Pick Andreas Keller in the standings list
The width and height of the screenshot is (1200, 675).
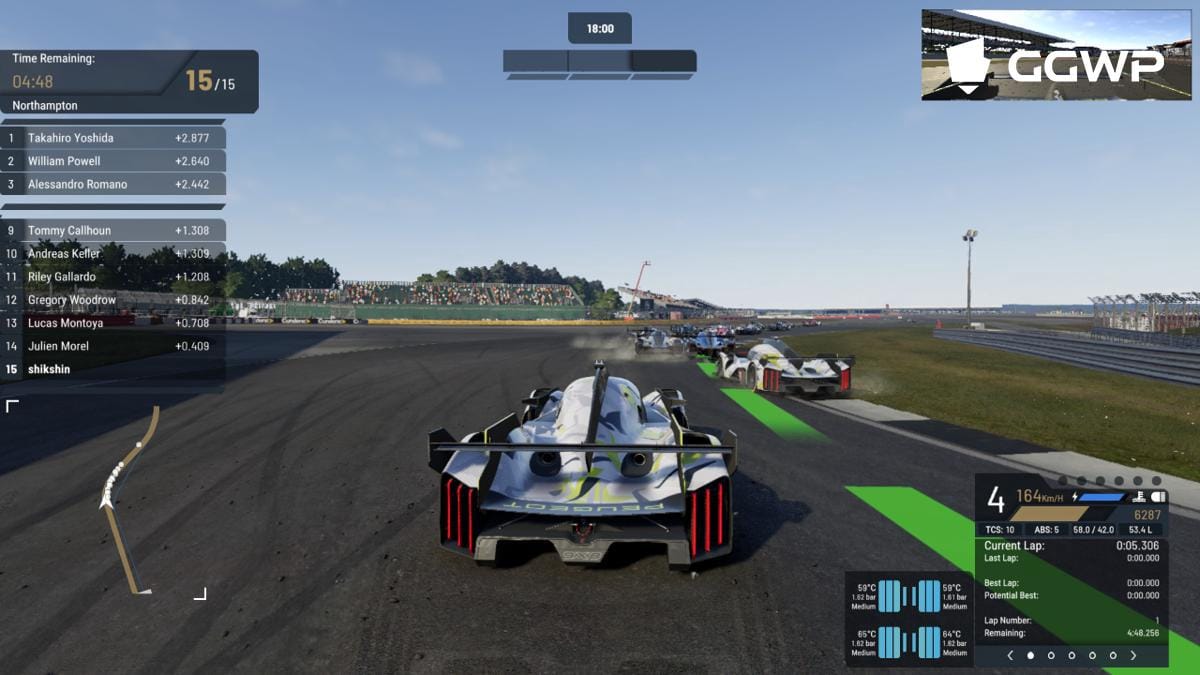point(113,254)
